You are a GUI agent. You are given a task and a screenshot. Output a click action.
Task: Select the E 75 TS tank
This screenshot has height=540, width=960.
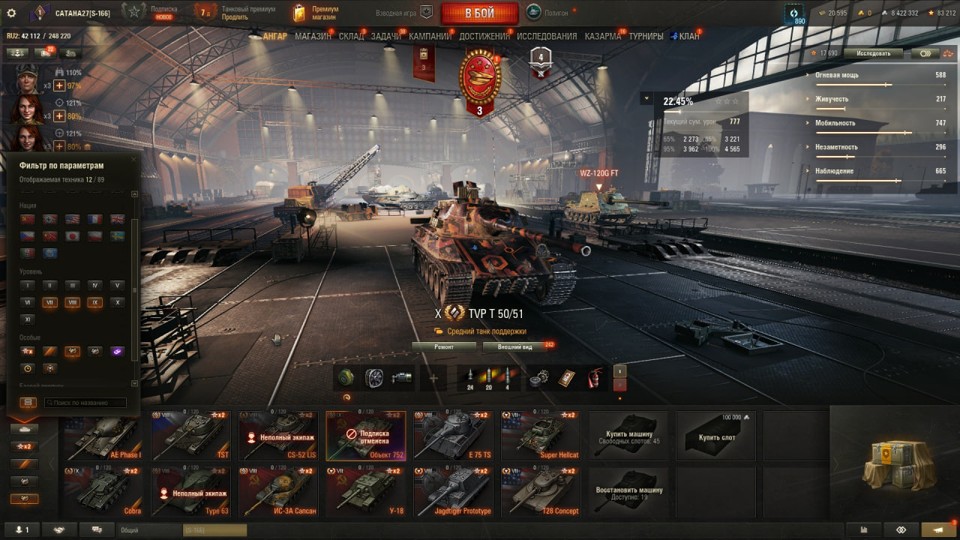coord(451,436)
